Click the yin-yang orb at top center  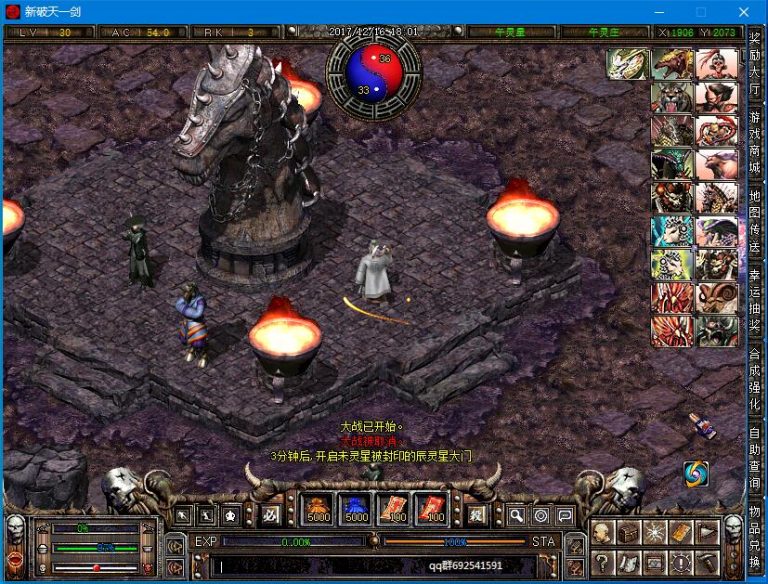(x=375, y=75)
